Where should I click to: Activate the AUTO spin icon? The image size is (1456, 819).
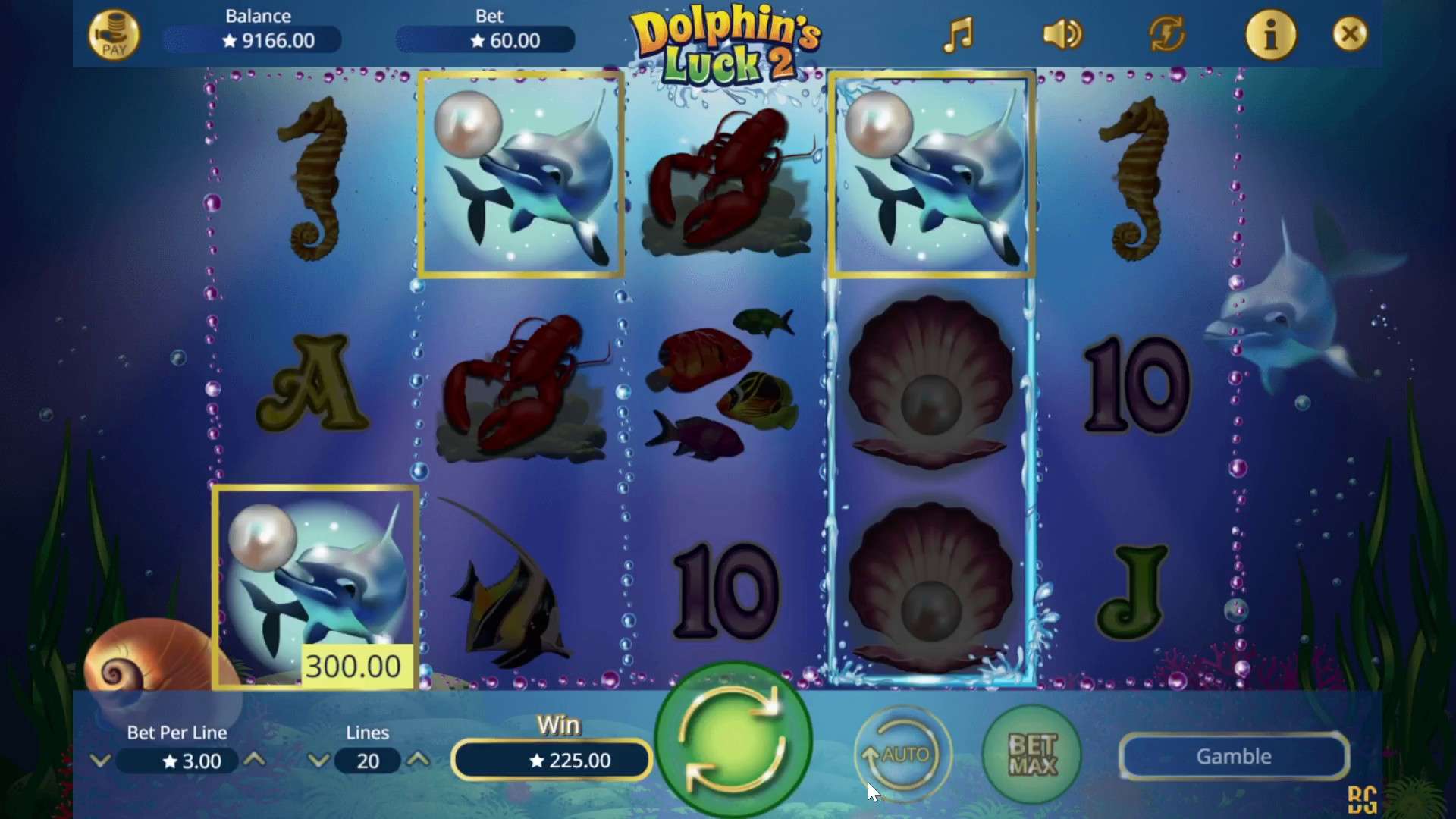point(902,755)
